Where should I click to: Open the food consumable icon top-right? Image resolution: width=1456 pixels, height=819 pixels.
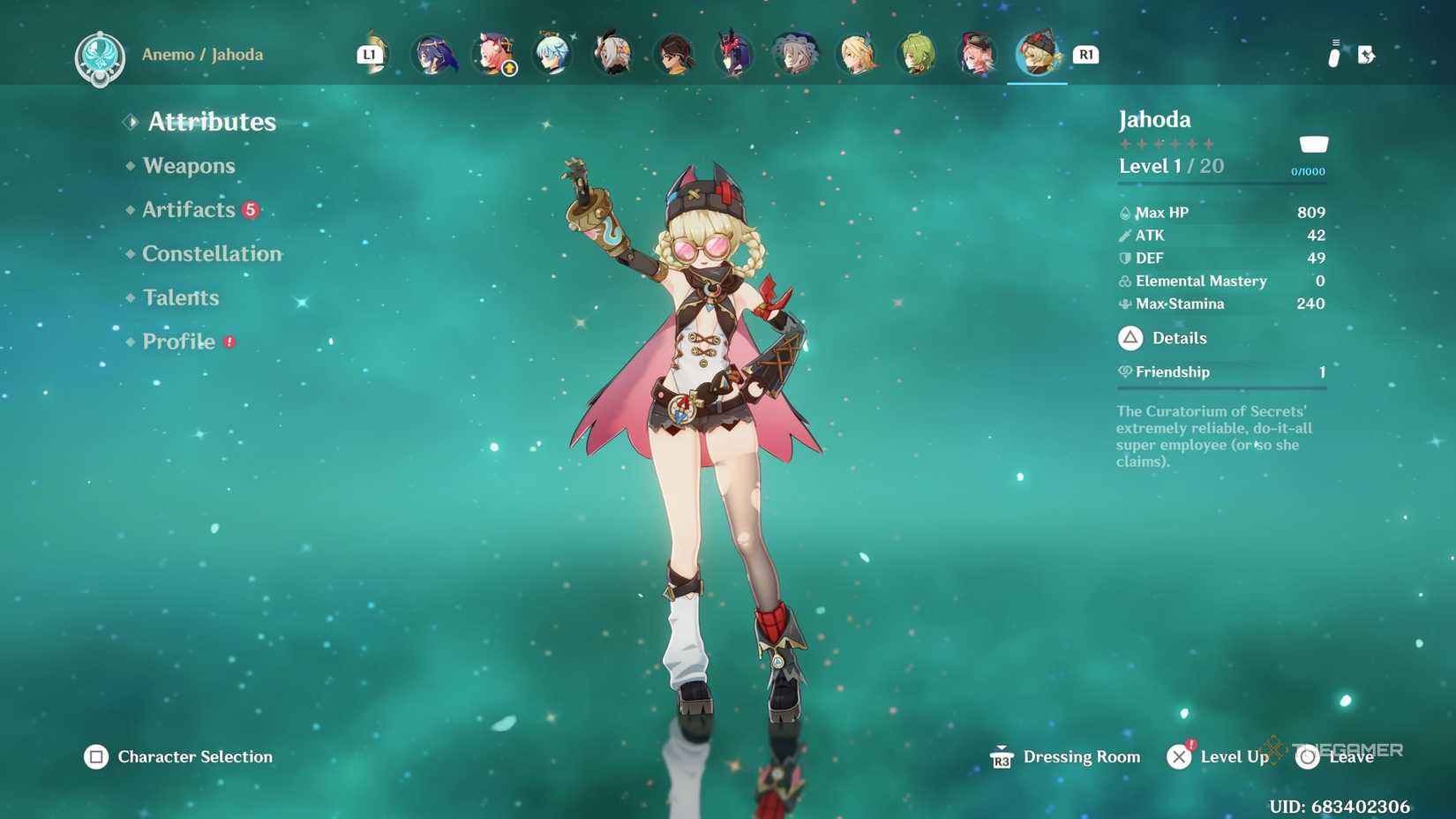[x=1332, y=55]
